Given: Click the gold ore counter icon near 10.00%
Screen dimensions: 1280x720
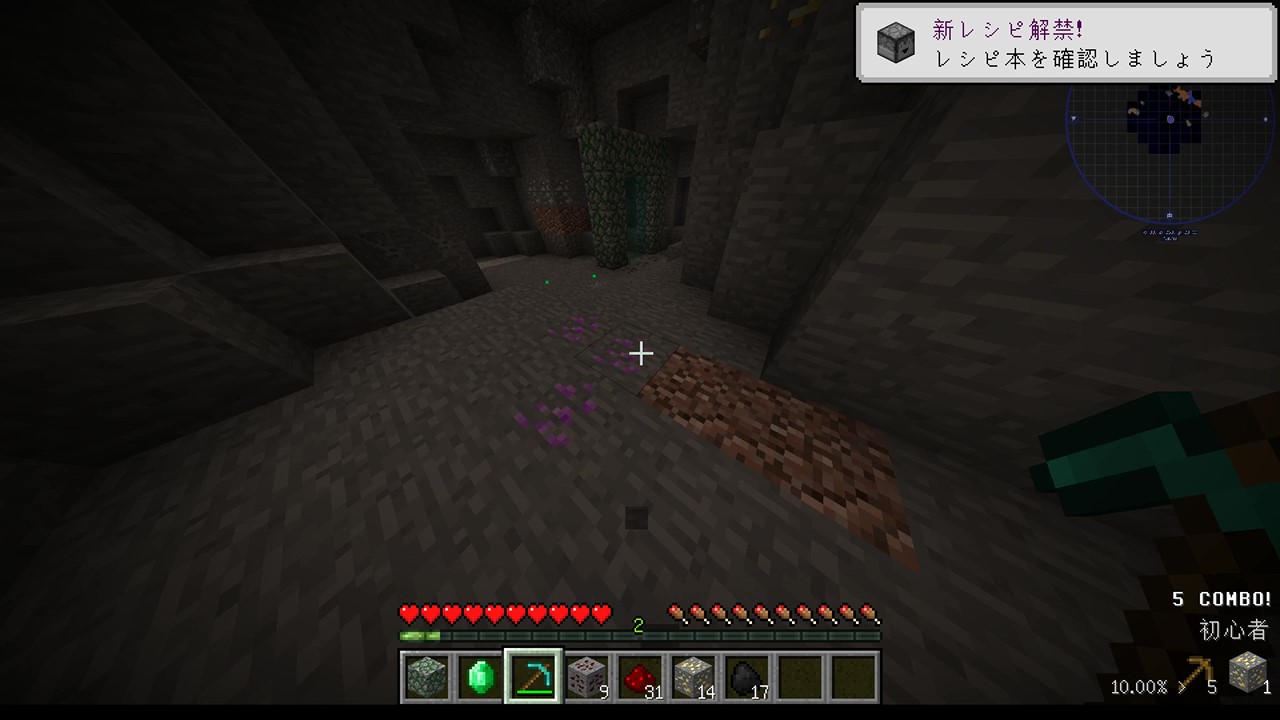Looking at the screenshot, I should pyautogui.click(x=1248, y=673).
